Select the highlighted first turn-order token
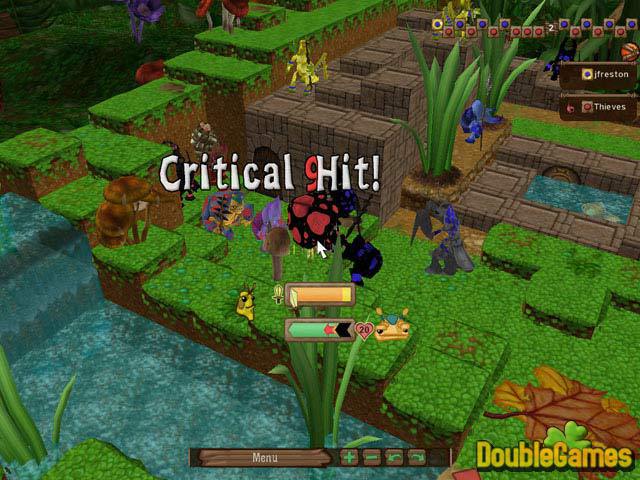Viewport: 640px width, 480px height. [437, 23]
